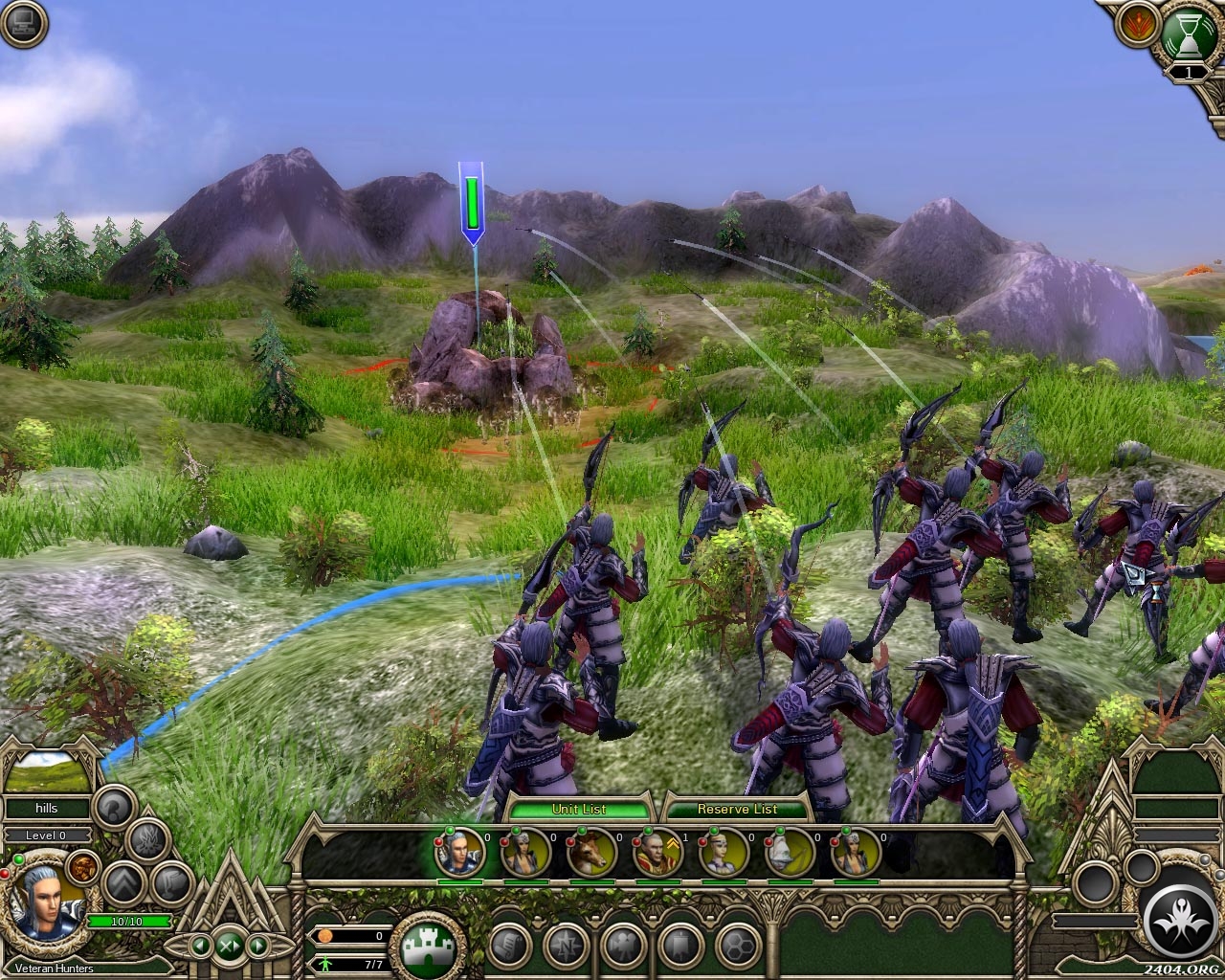Go to the next unit with right arrow

[x=256, y=947]
